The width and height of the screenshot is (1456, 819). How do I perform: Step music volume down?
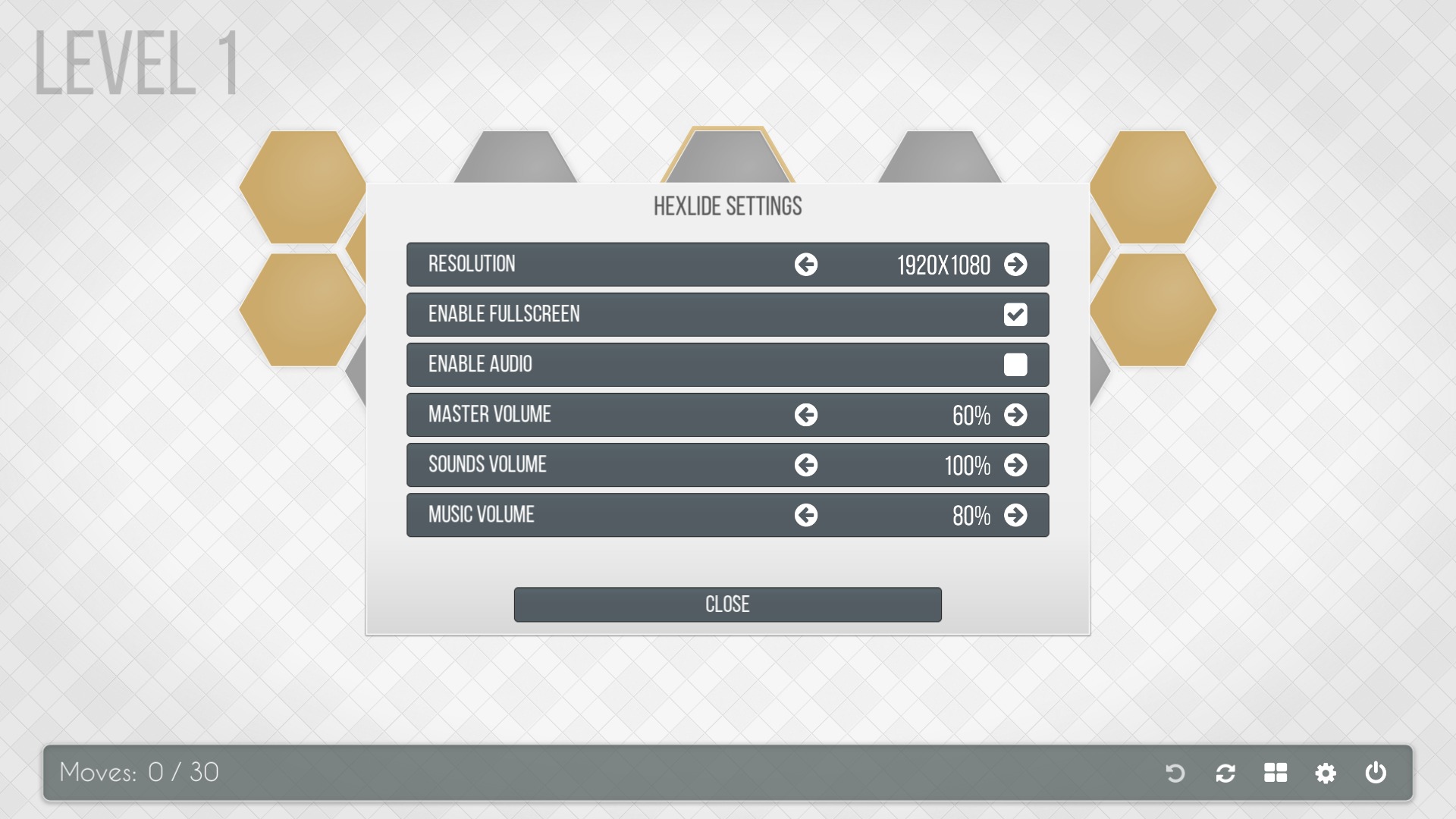click(x=806, y=515)
